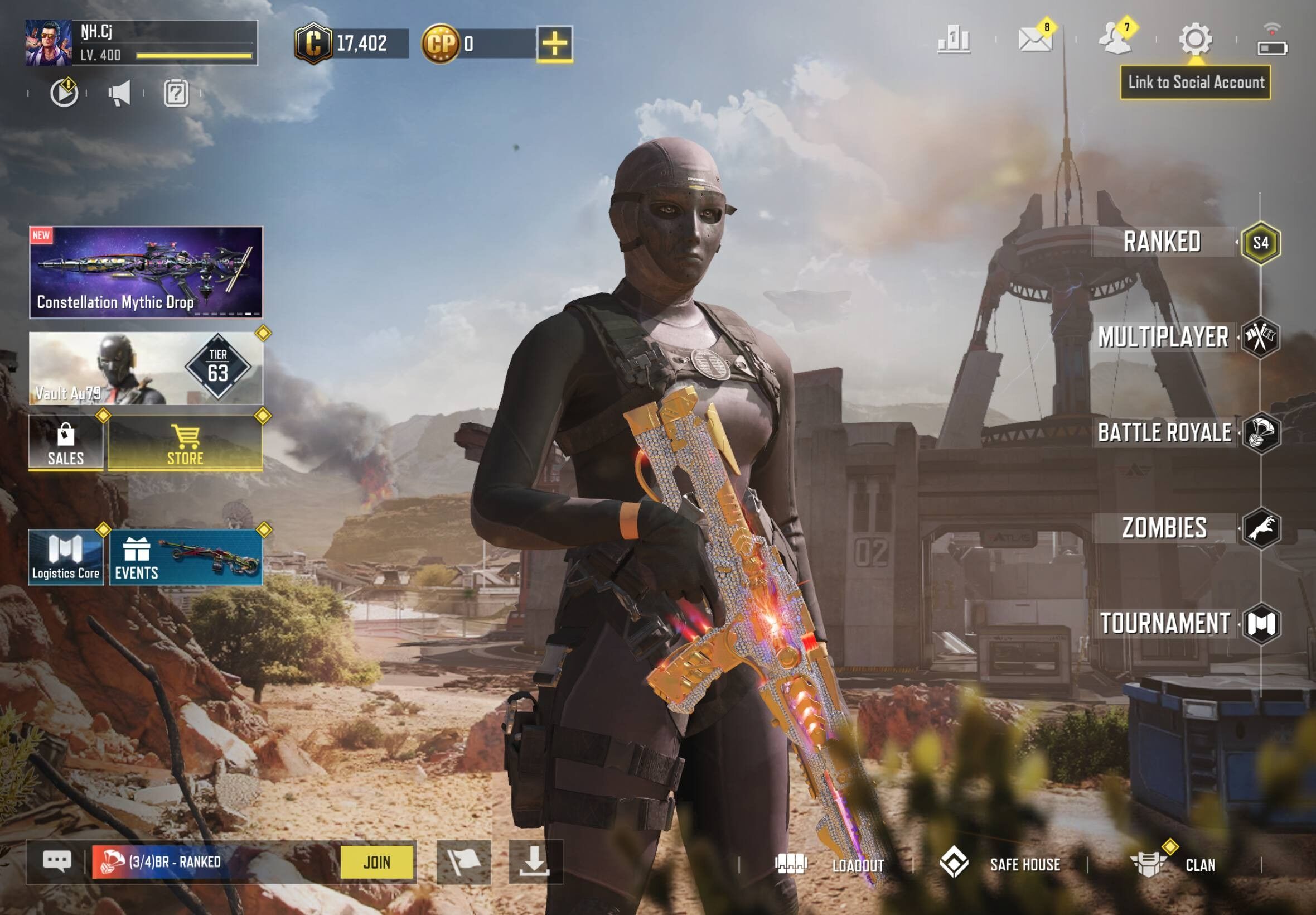
Task: Join the BR Ranked team invite
Action: 377,861
